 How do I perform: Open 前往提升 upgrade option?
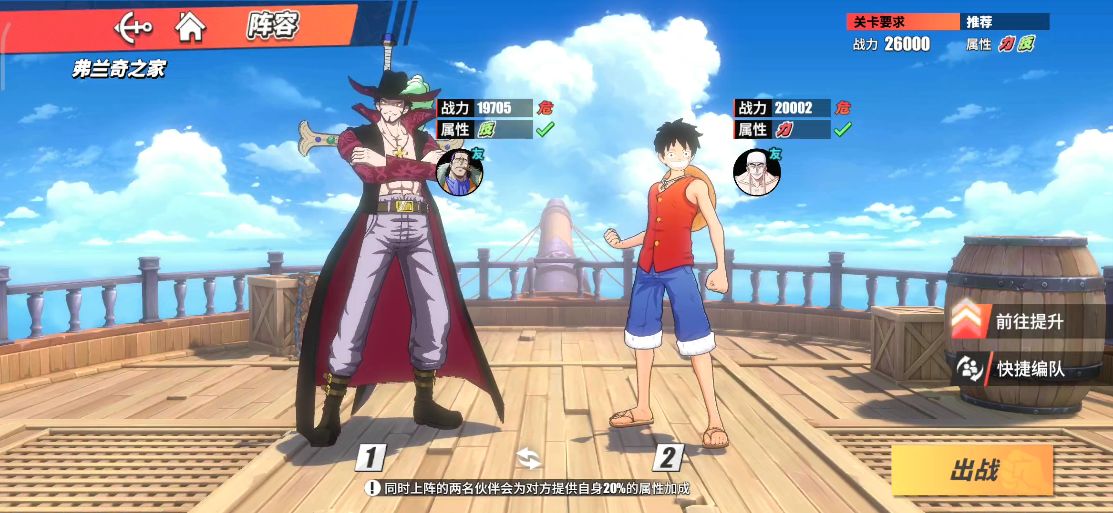pos(1012,322)
